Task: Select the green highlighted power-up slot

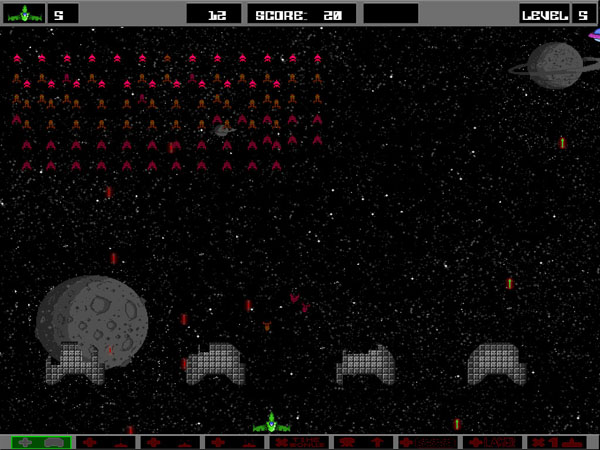Action: coord(41,442)
